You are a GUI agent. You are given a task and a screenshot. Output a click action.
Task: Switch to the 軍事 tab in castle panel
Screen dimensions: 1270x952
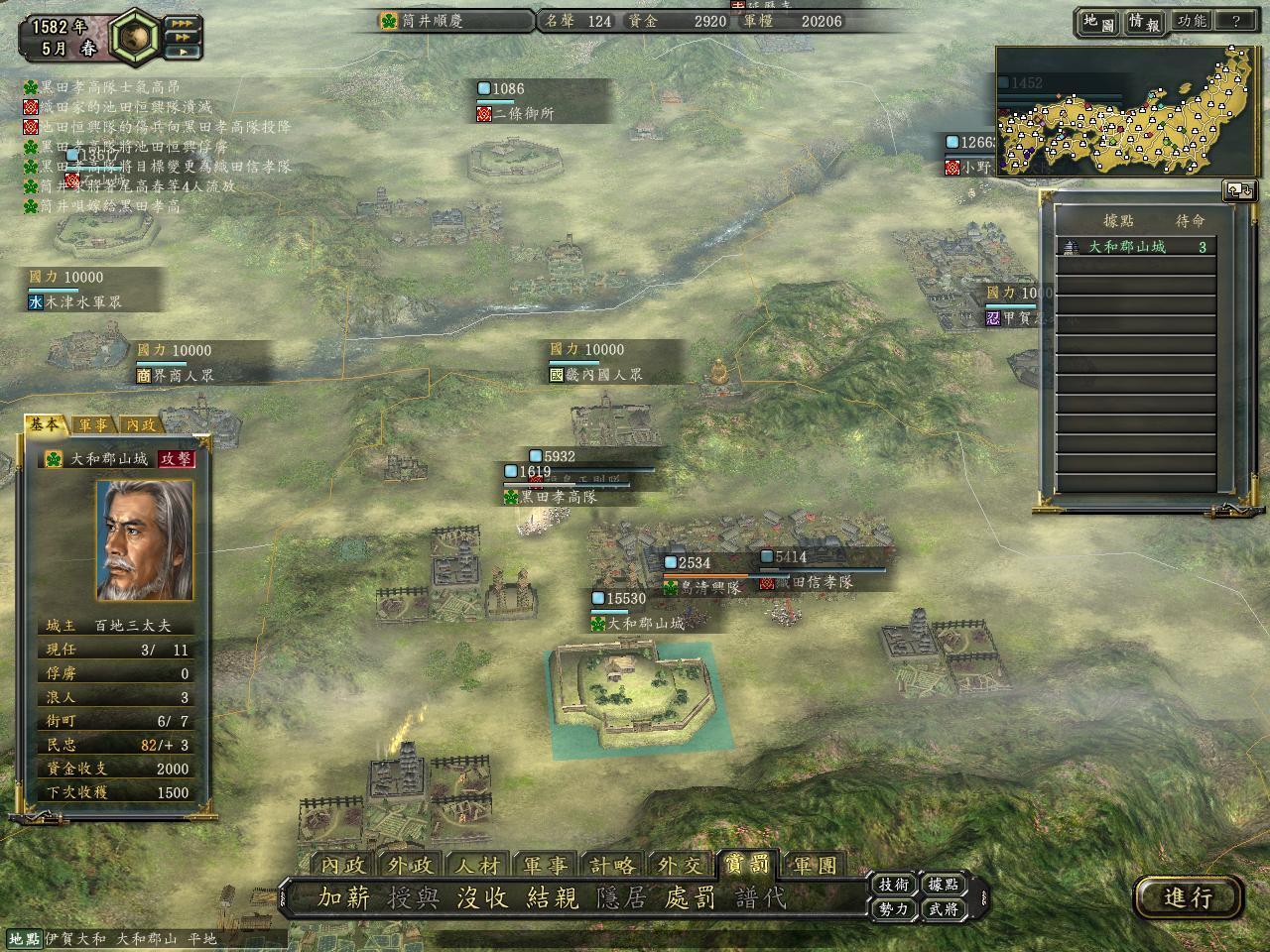coord(93,424)
